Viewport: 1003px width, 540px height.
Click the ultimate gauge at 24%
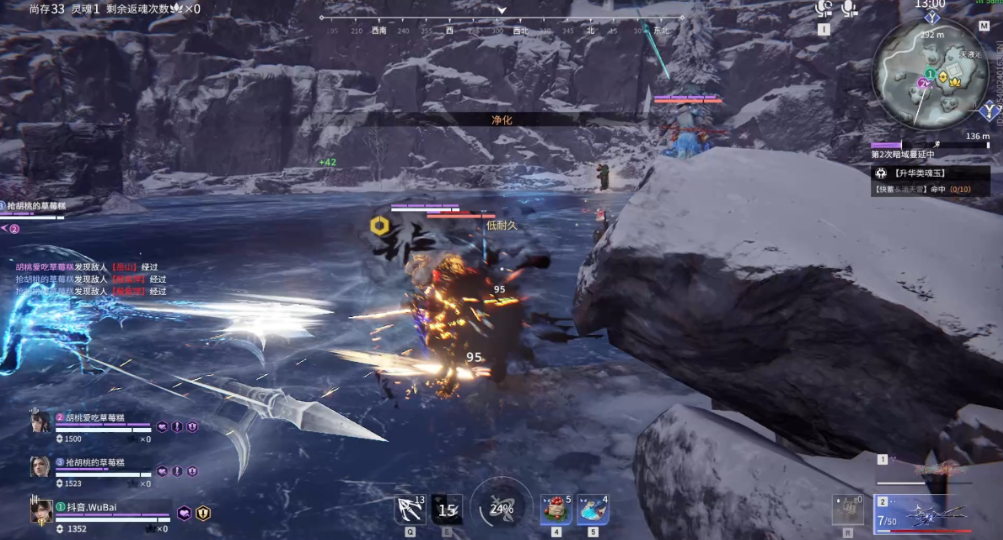[x=501, y=506]
